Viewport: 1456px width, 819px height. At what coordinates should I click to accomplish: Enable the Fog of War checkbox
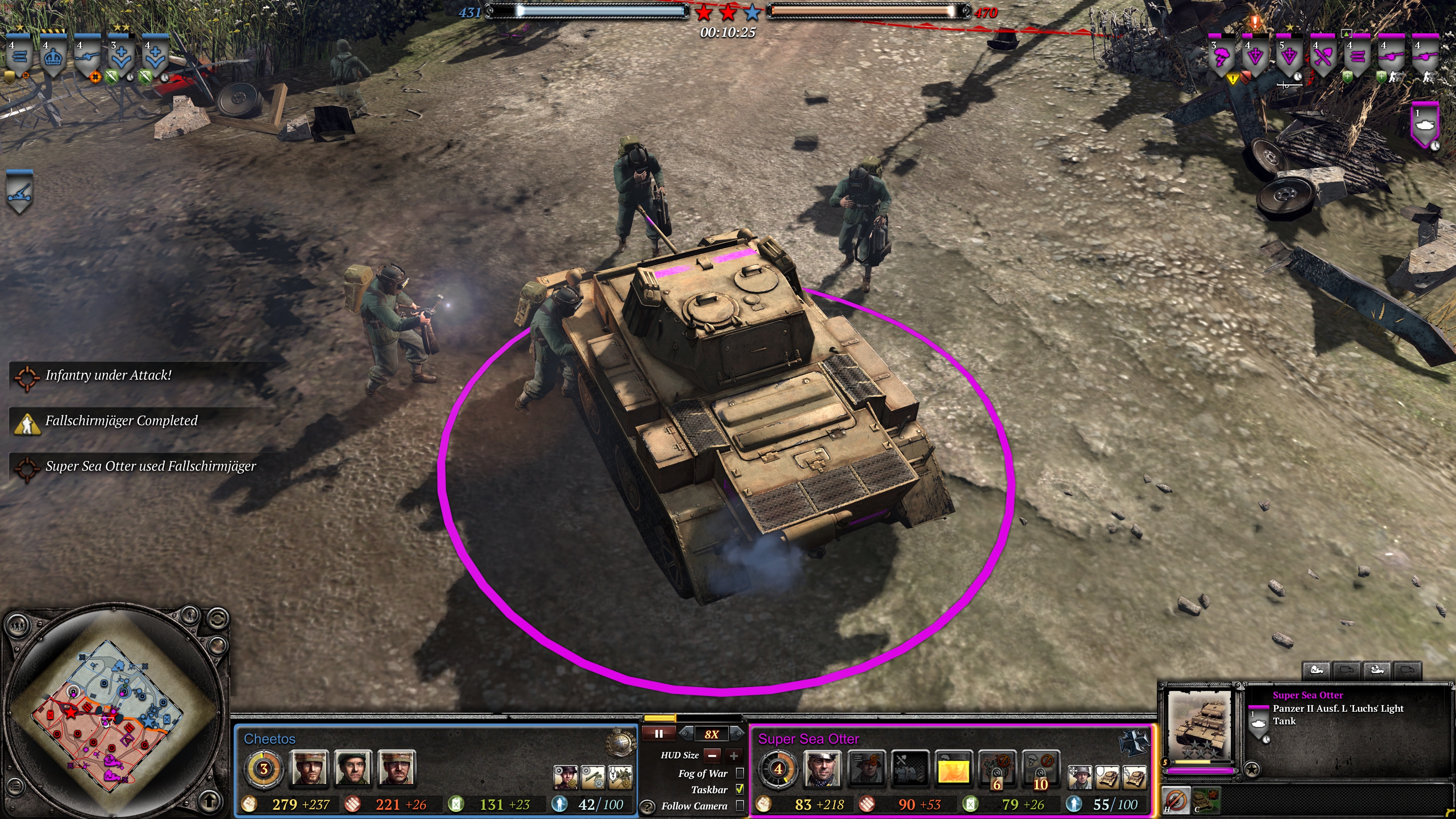pyautogui.click(x=740, y=773)
